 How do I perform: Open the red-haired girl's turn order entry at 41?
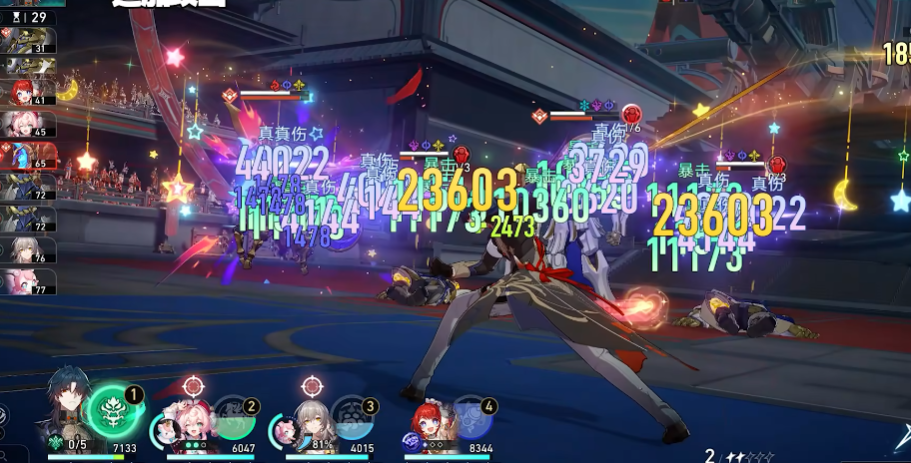coord(28,94)
